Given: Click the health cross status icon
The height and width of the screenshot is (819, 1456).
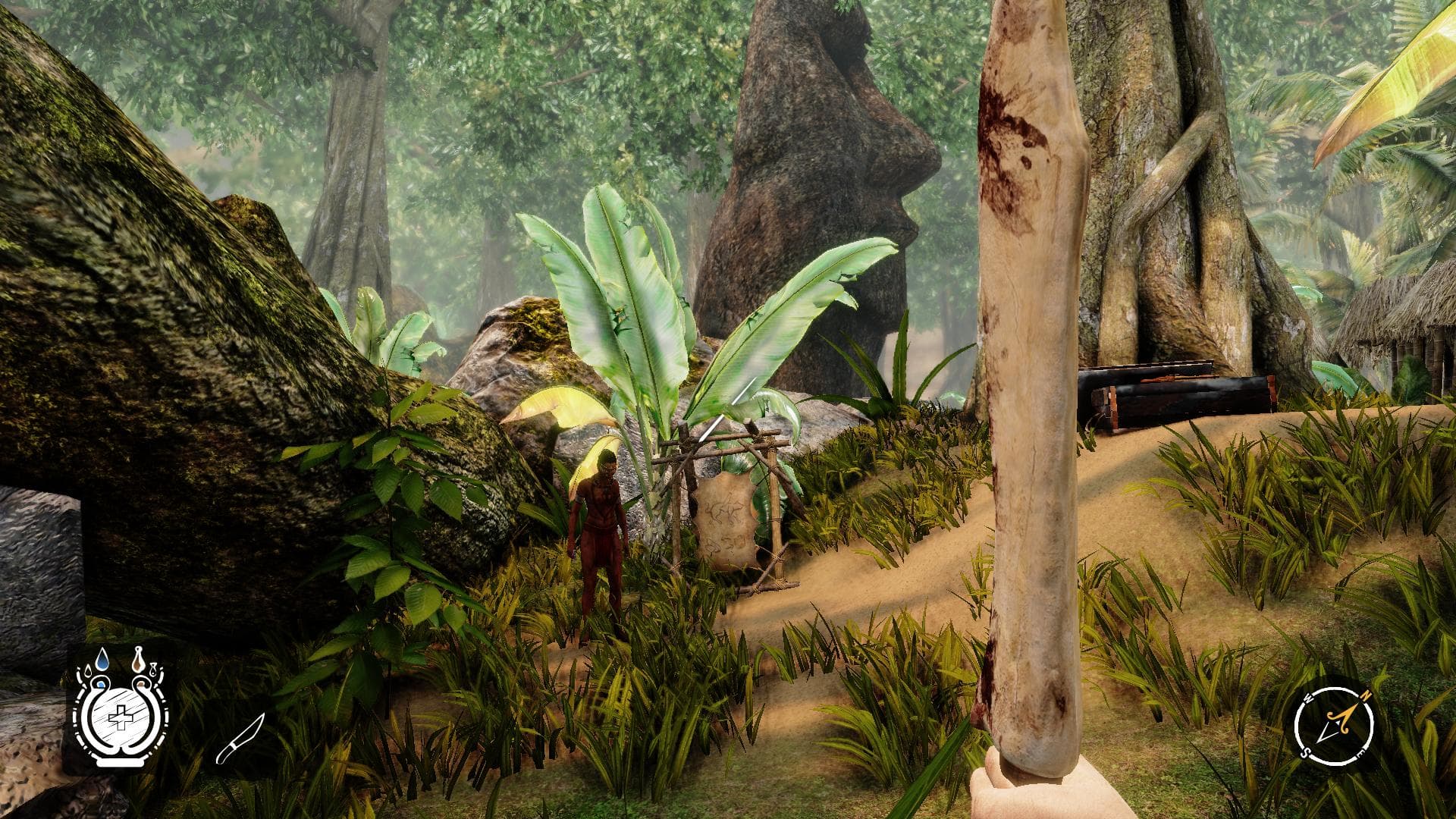Looking at the screenshot, I should click(x=121, y=719).
